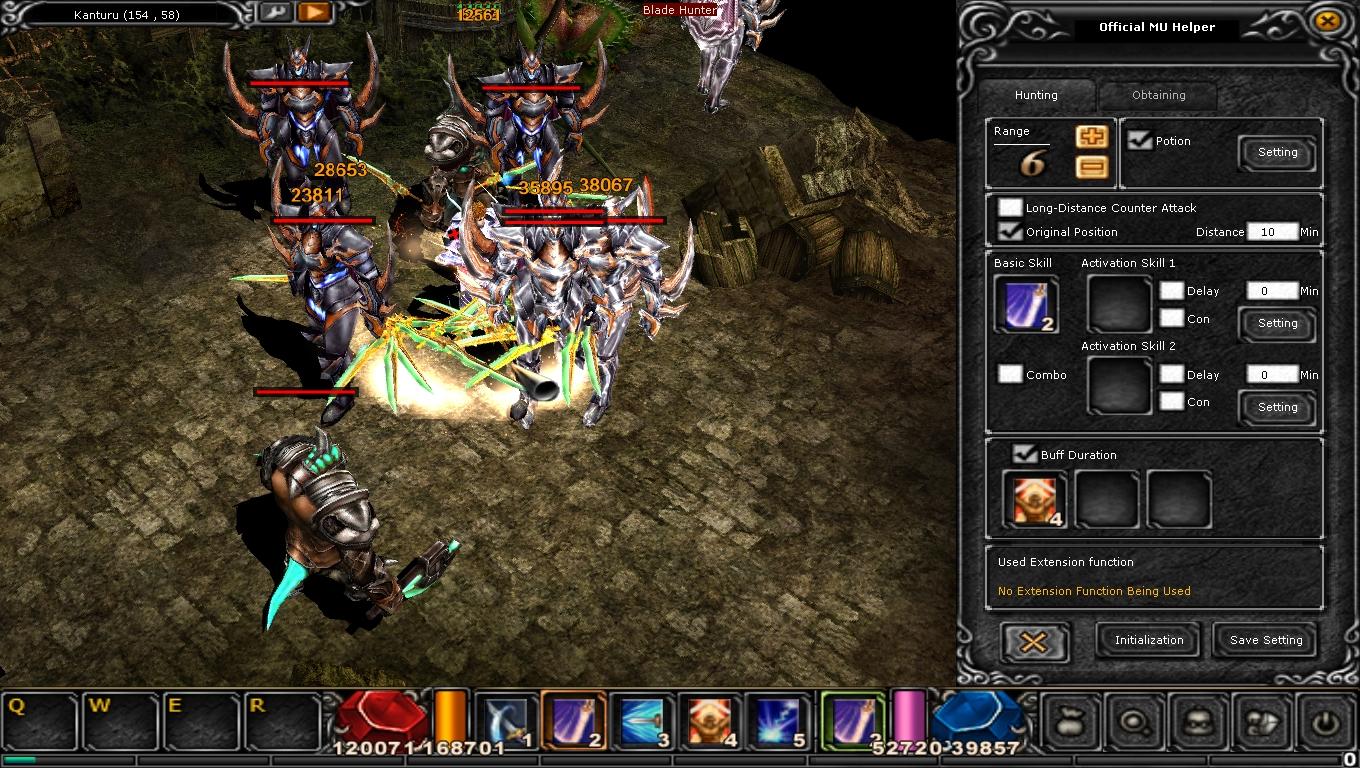The height and width of the screenshot is (768, 1360).
Task: Open the Potion Setting button
Action: pyautogui.click(x=1277, y=153)
